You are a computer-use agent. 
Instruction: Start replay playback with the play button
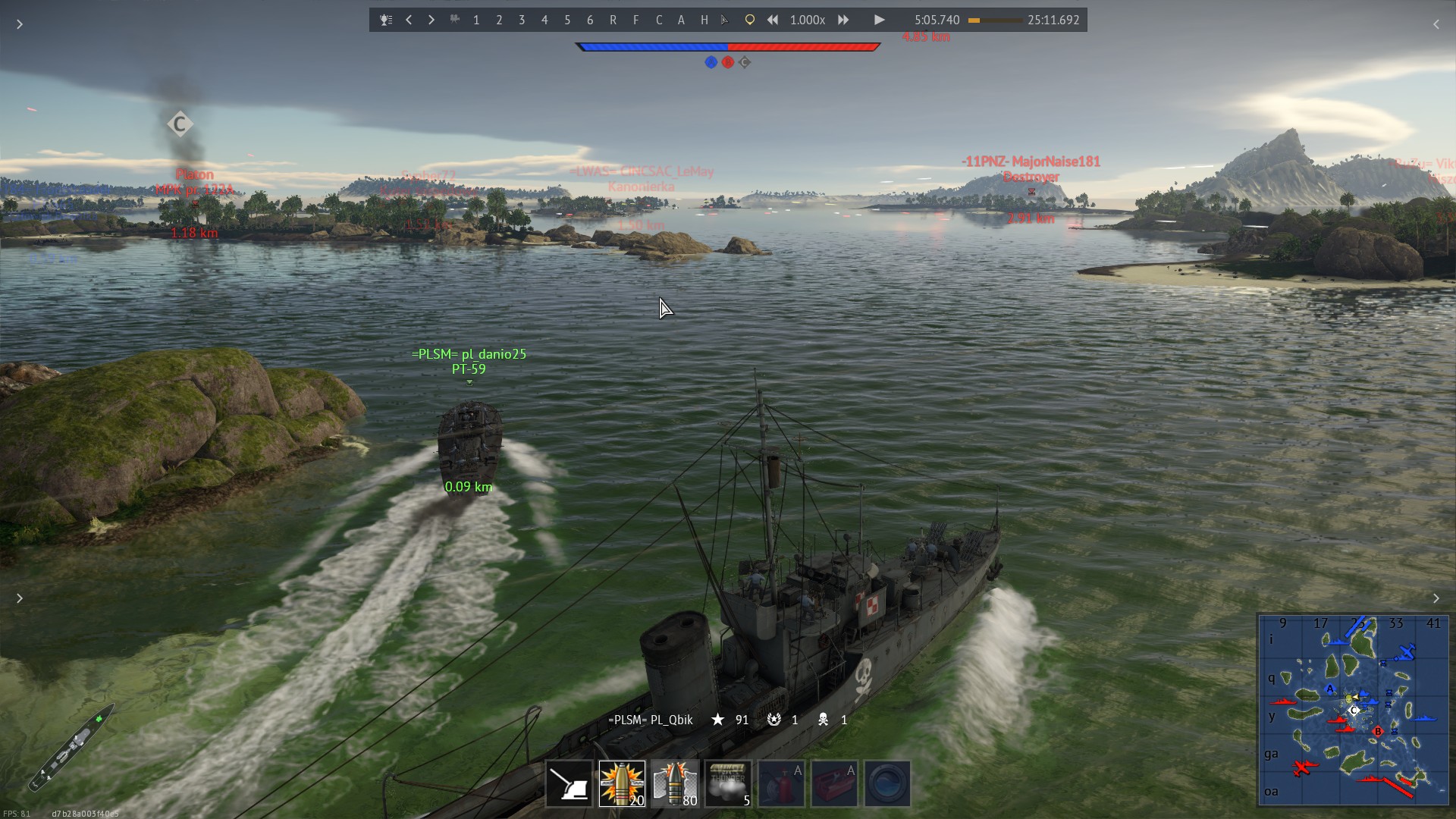[x=879, y=20]
